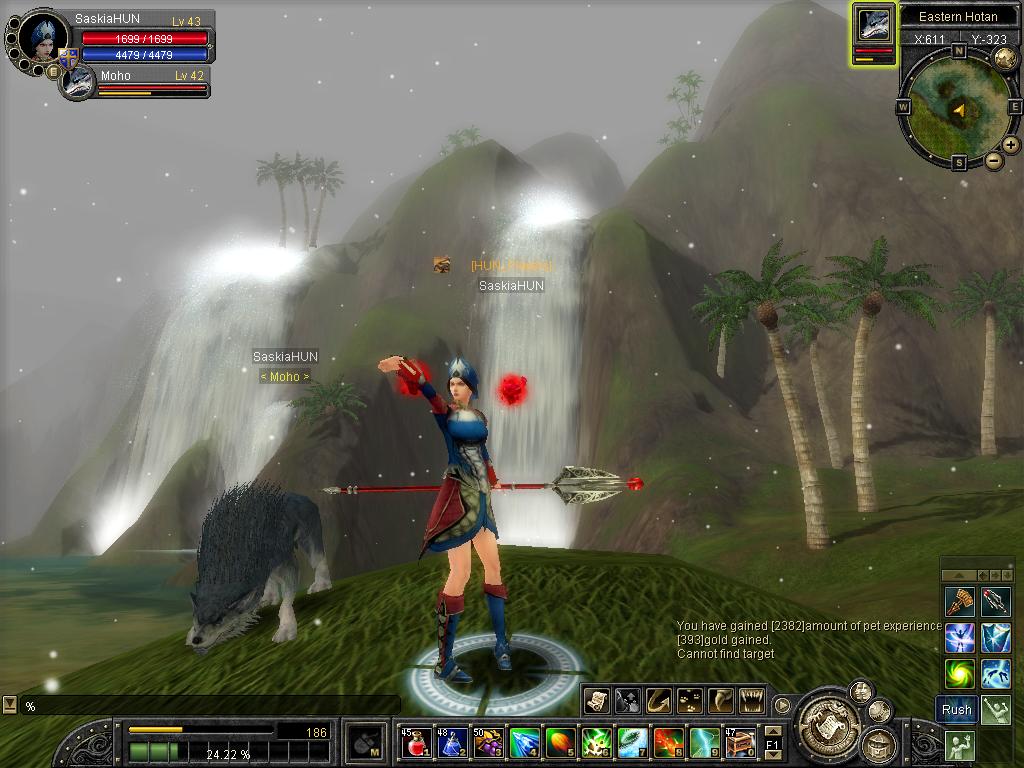Click the SaskiaHUN character portrait
Viewport: 1024px width, 768px height.
pyautogui.click(x=44, y=40)
